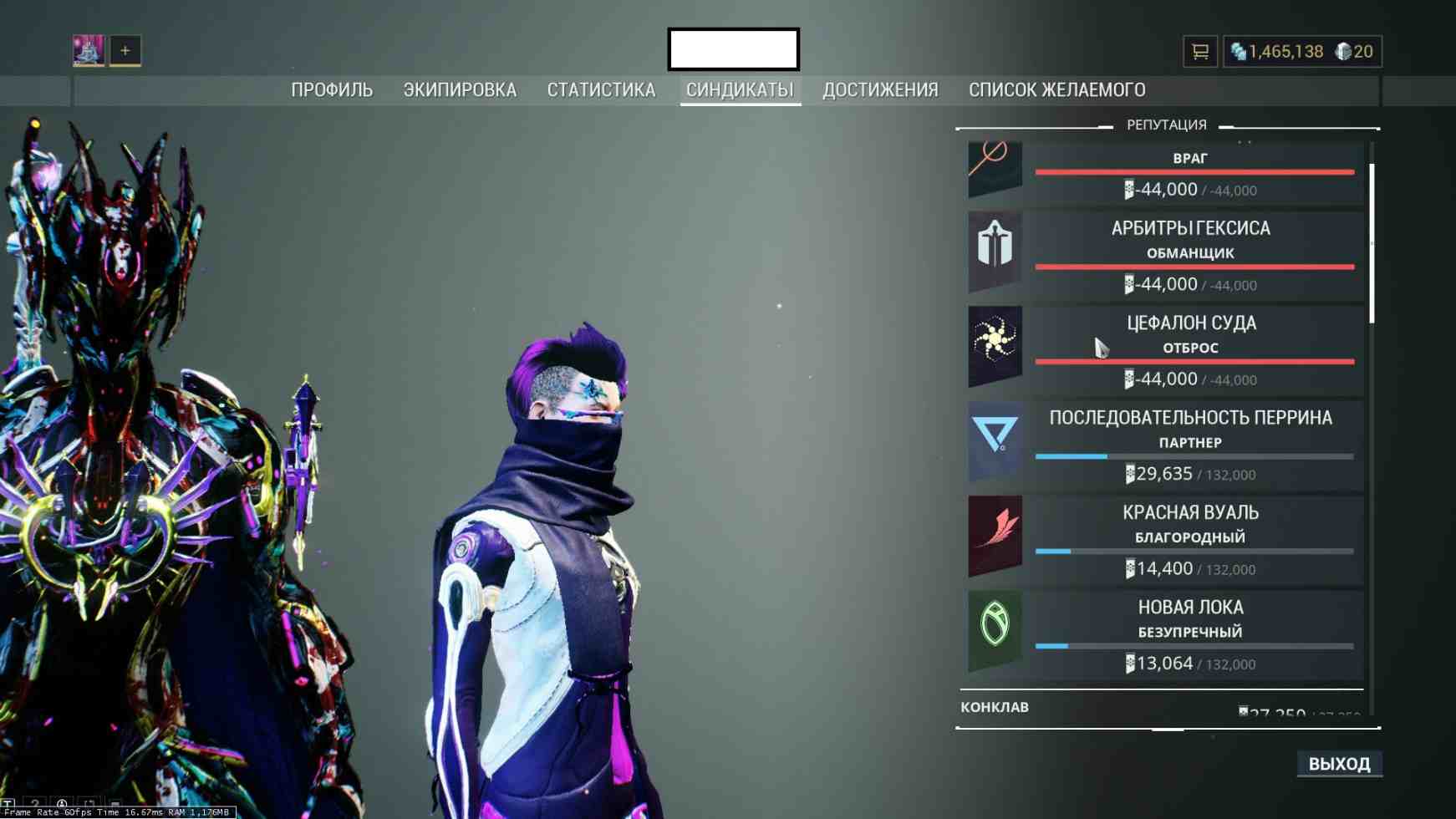
Task: Switch to the Профиль tab
Action: (332, 90)
